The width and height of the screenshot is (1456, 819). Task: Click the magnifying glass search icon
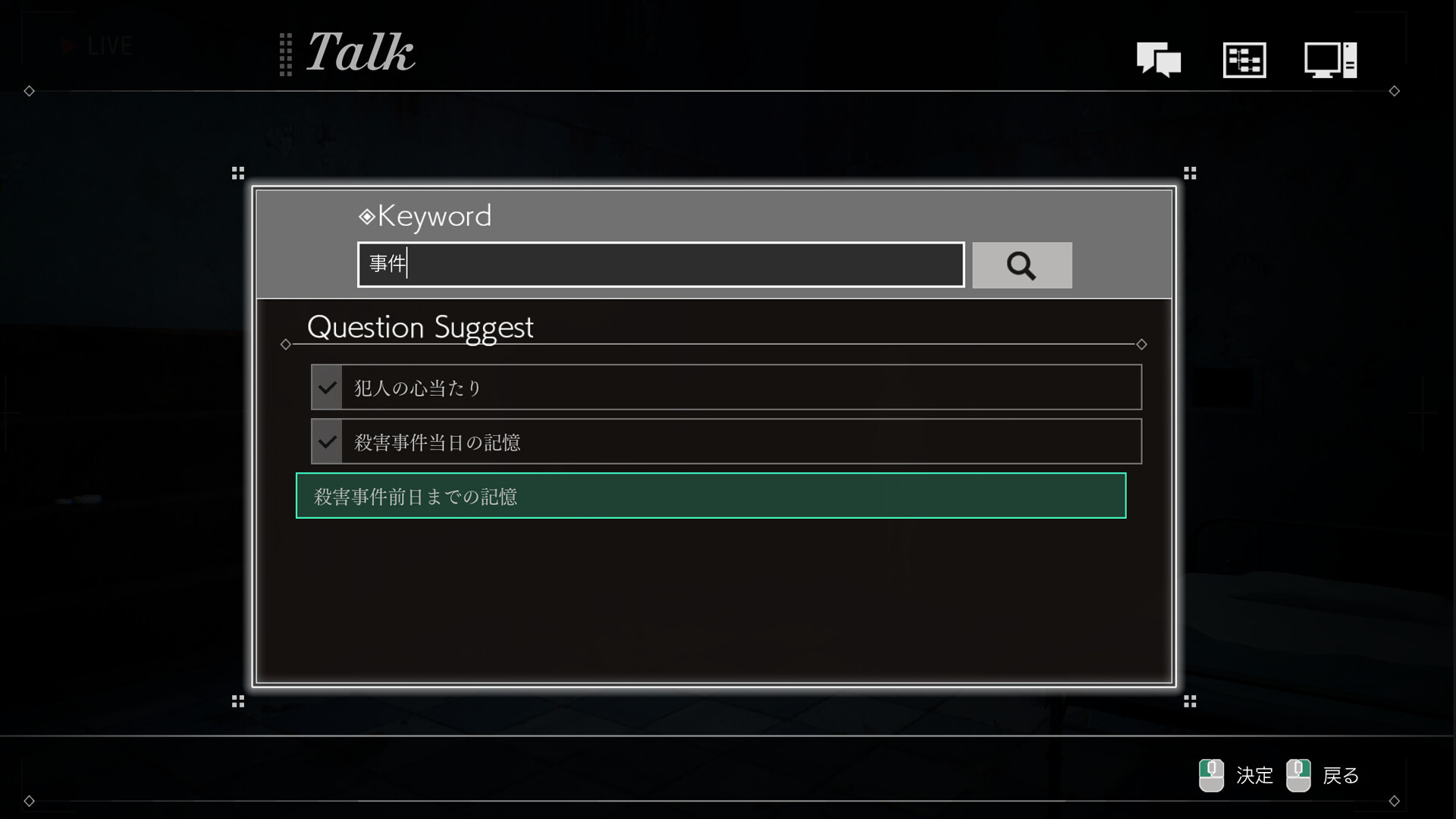[1021, 265]
